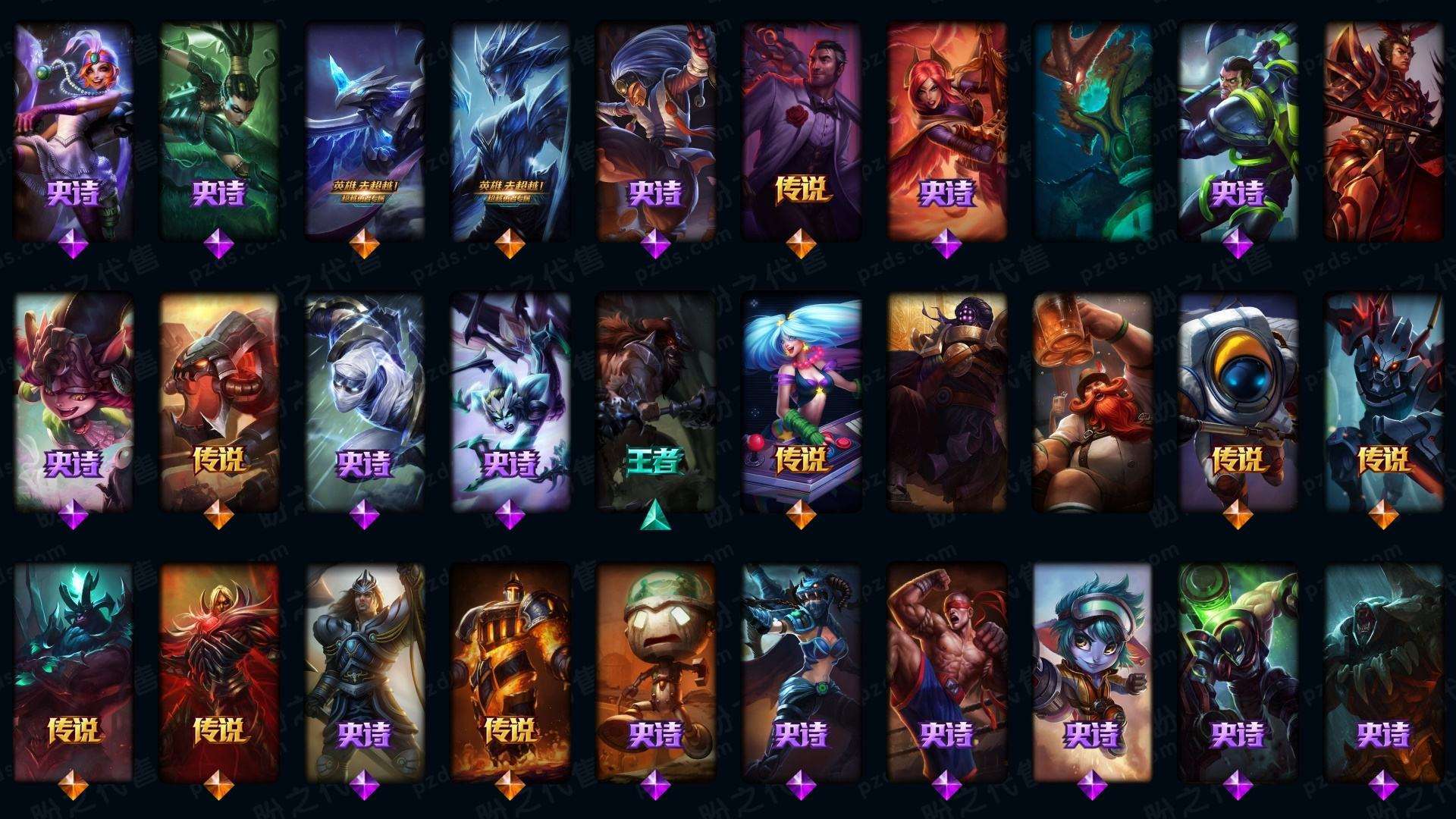Select the helmeted Amumu card
Screen dimensions: 1456x819
pos(655,671)
